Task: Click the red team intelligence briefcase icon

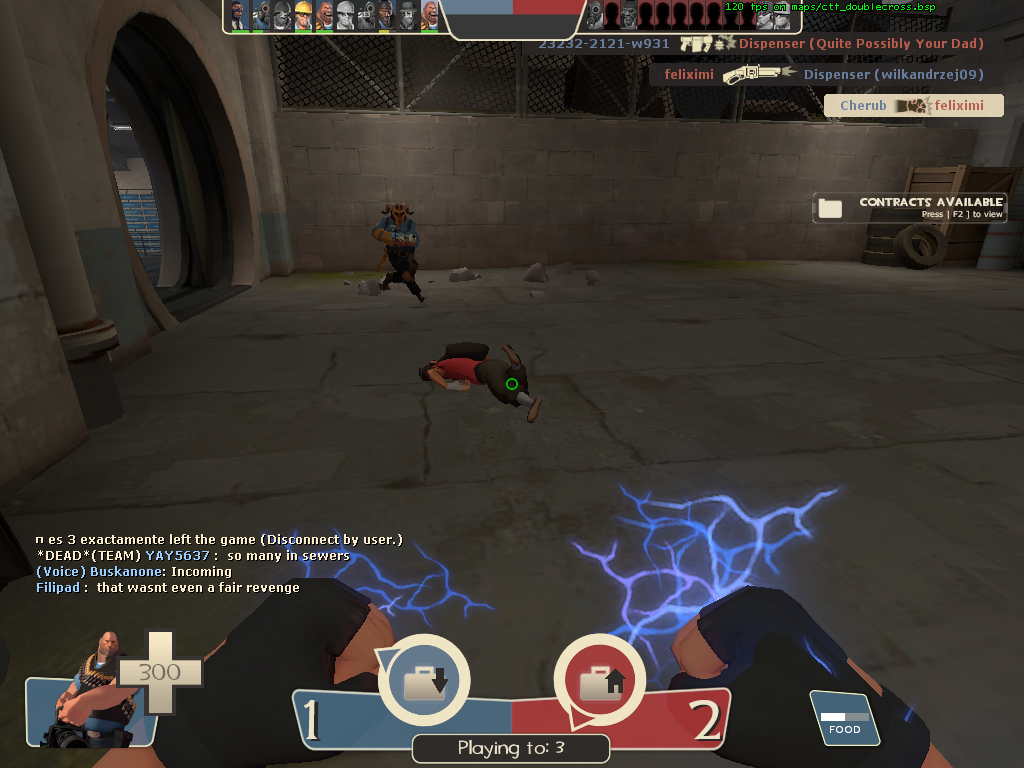Action: (601, 682)
